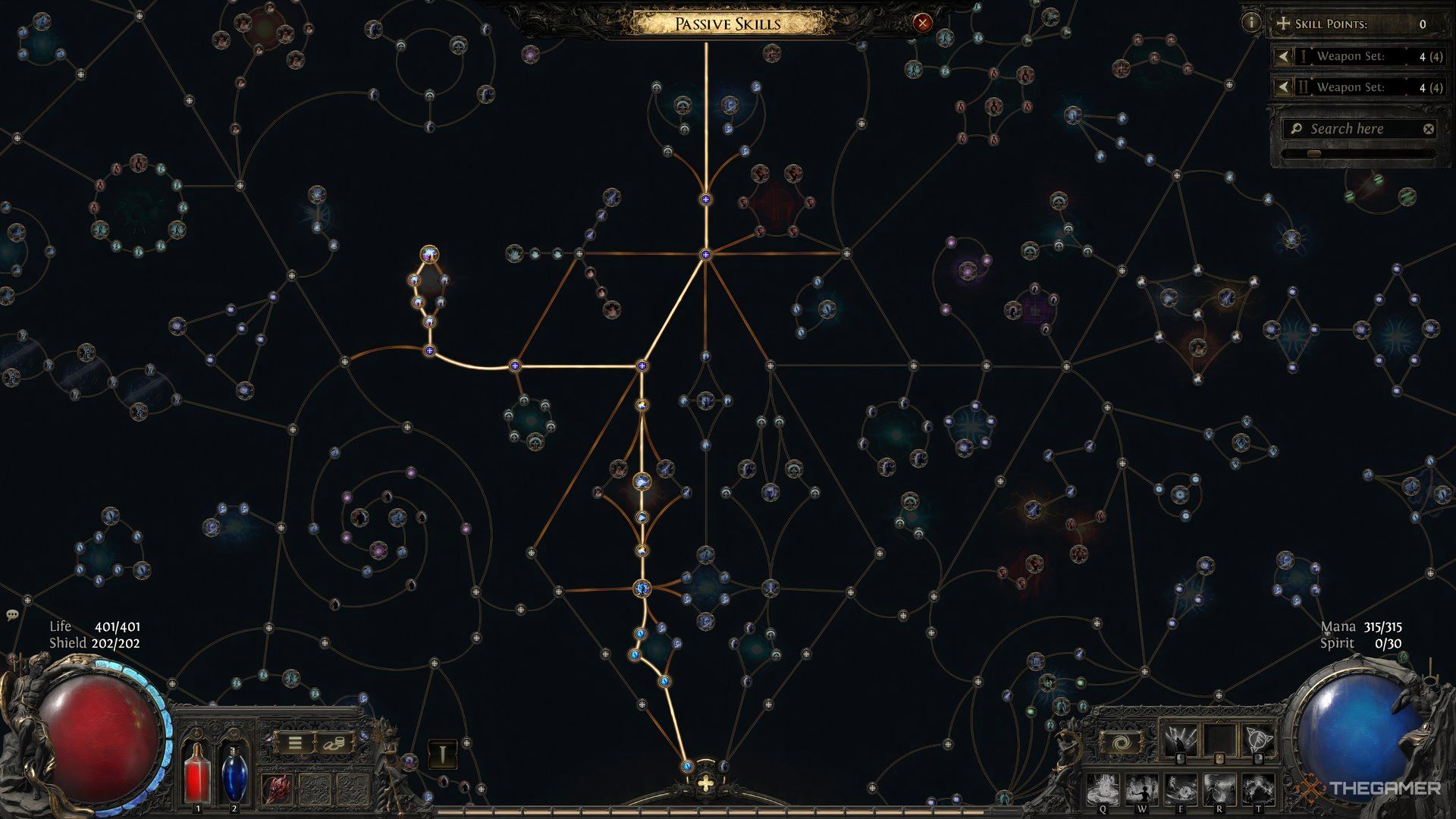1456x819 pixels.
Task: Select the blue mana flask
Action: click(x=234, y=772)
